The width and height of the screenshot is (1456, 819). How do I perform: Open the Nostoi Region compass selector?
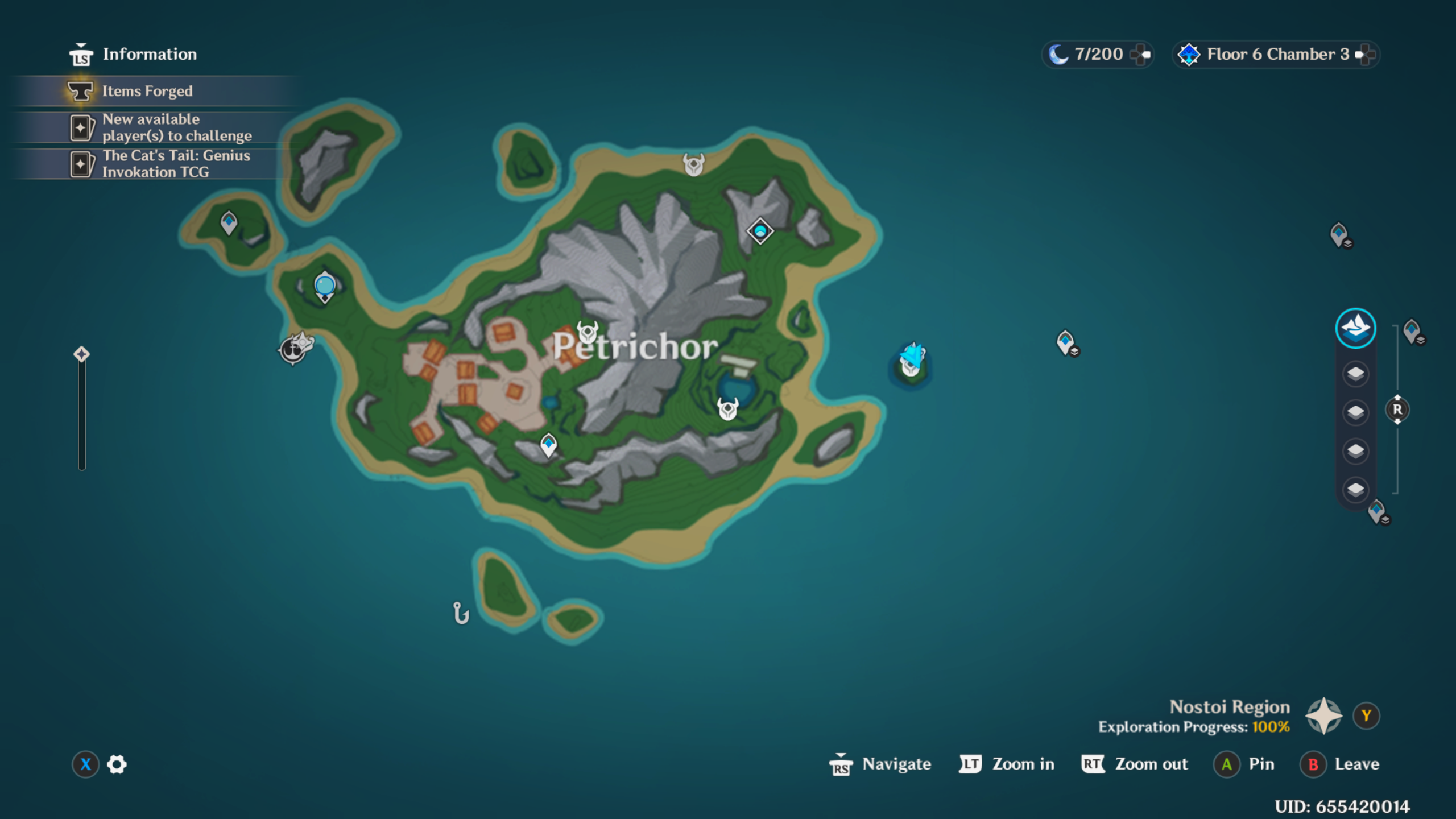click(x=1324, y=716)
